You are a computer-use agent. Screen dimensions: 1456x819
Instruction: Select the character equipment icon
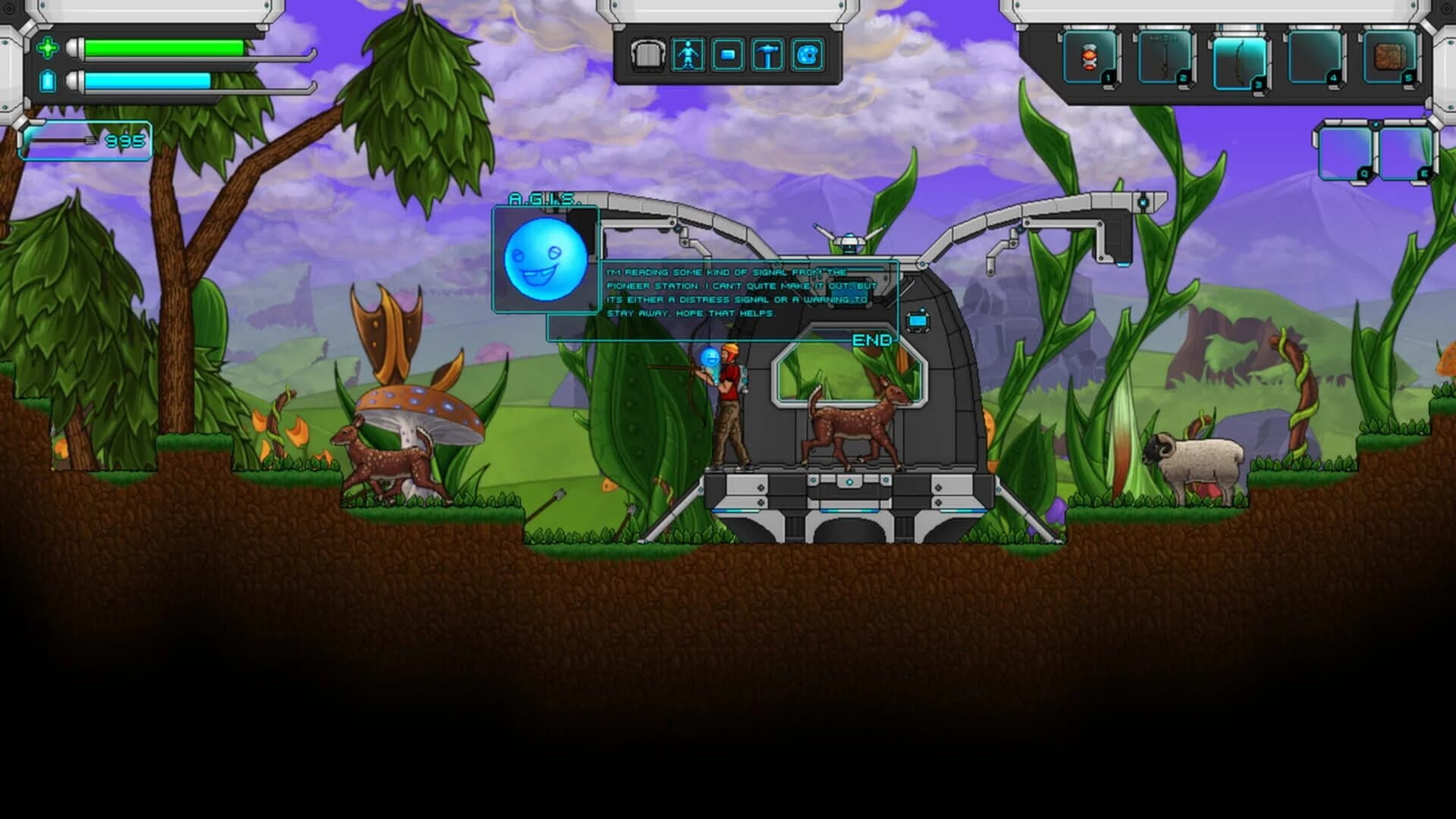(x=687, y=55)
